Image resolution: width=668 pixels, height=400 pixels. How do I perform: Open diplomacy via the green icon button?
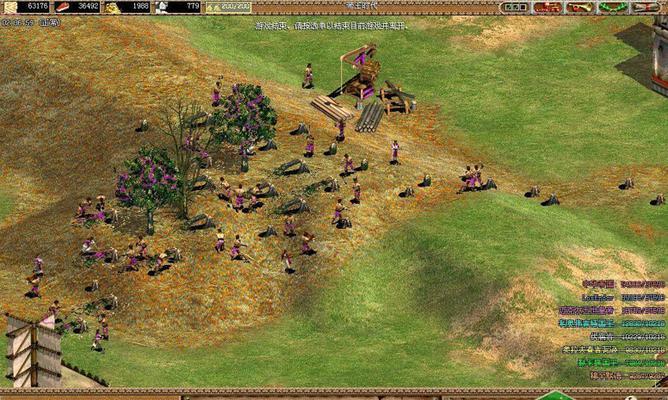[613, 7]
